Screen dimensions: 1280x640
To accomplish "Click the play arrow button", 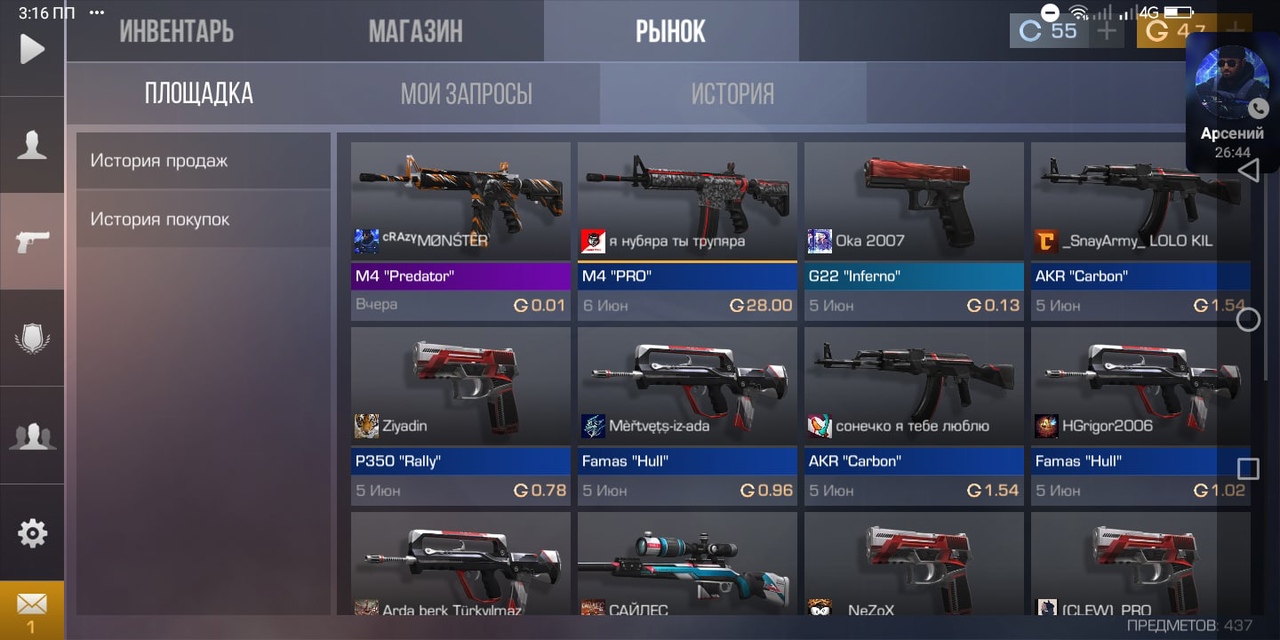I will click(x=32, y=49).
